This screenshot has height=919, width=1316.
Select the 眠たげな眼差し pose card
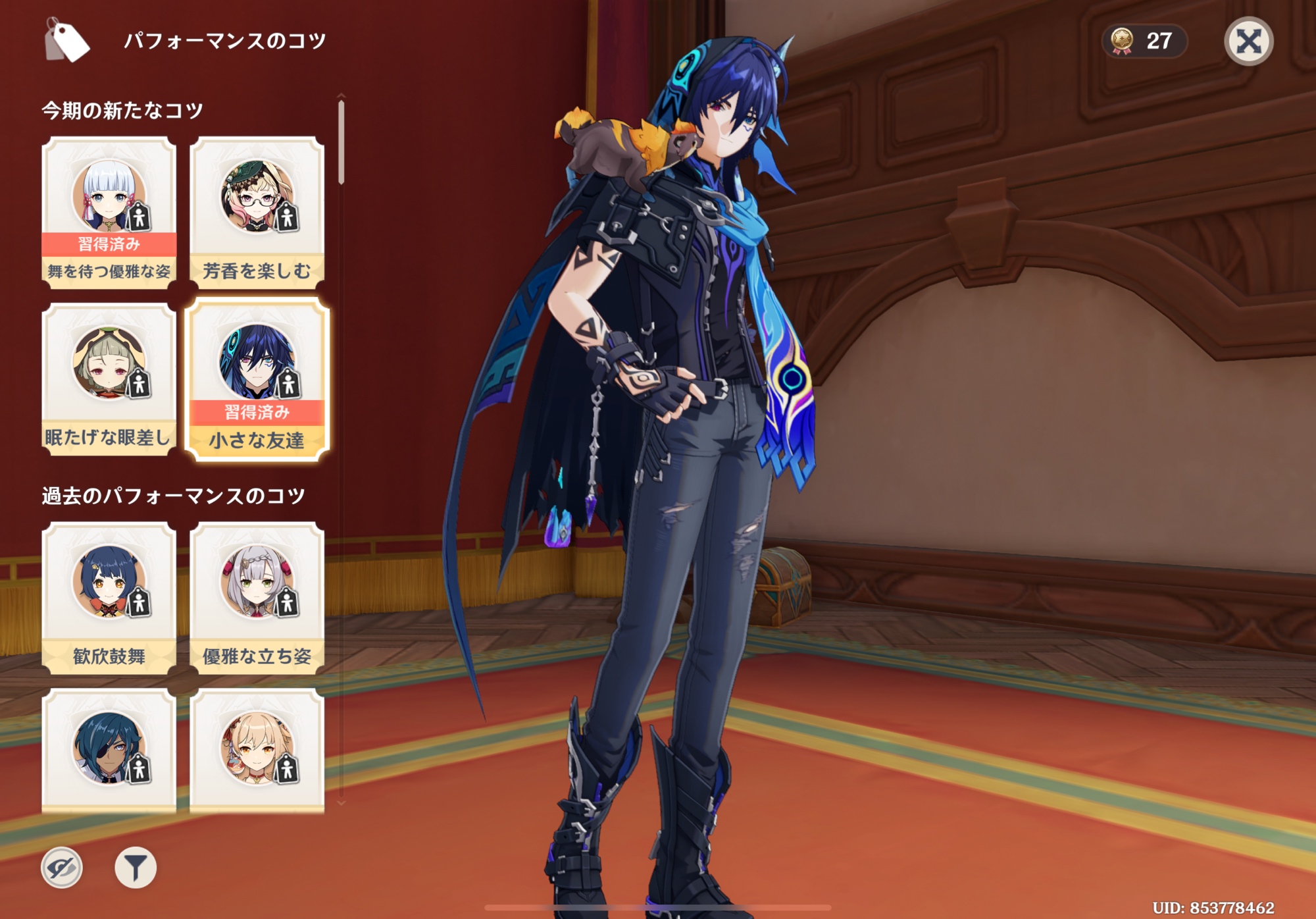pos(109,379)
